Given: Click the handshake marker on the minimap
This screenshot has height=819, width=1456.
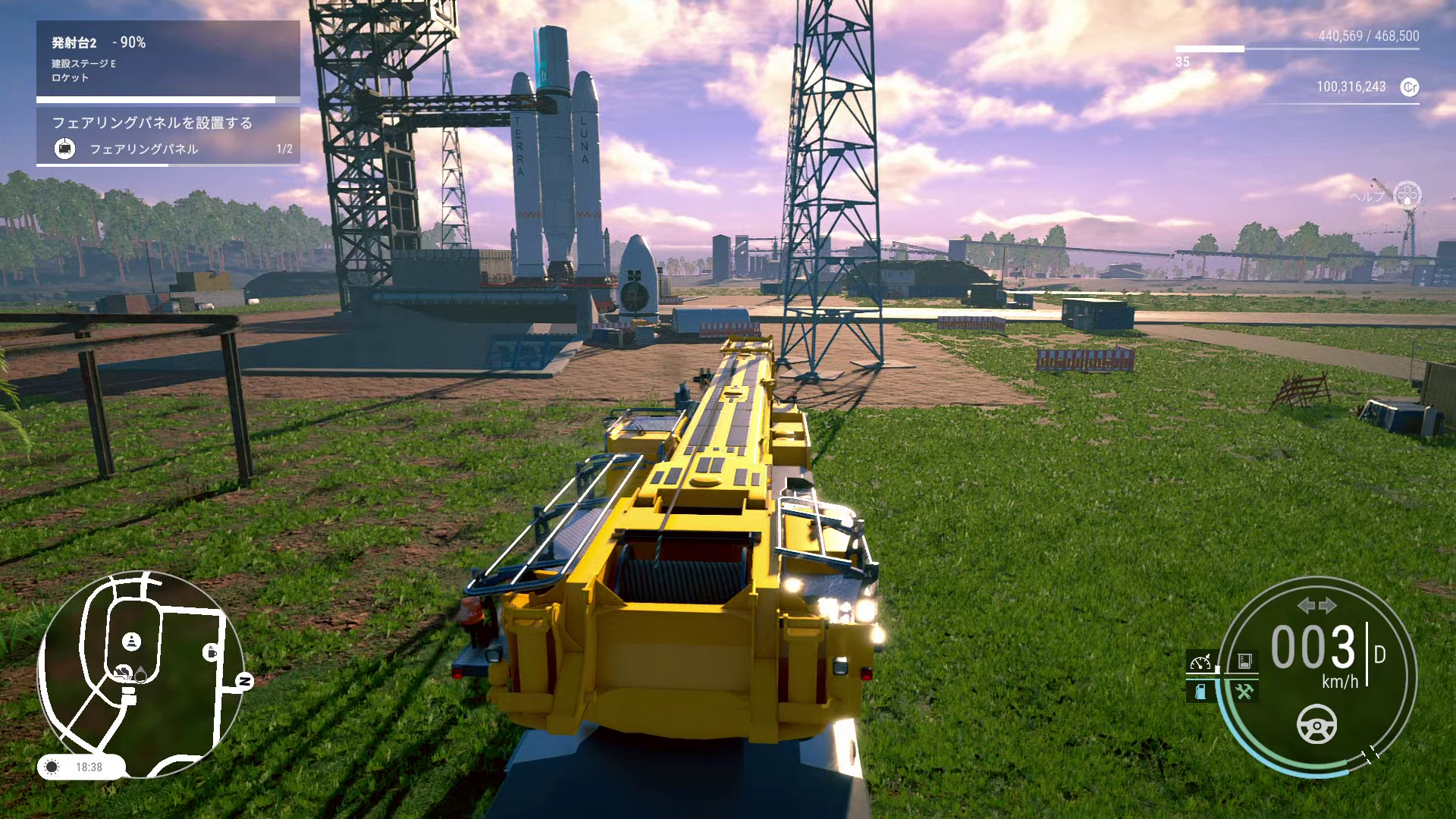Looking at the screenshot, I should point(121,671).
